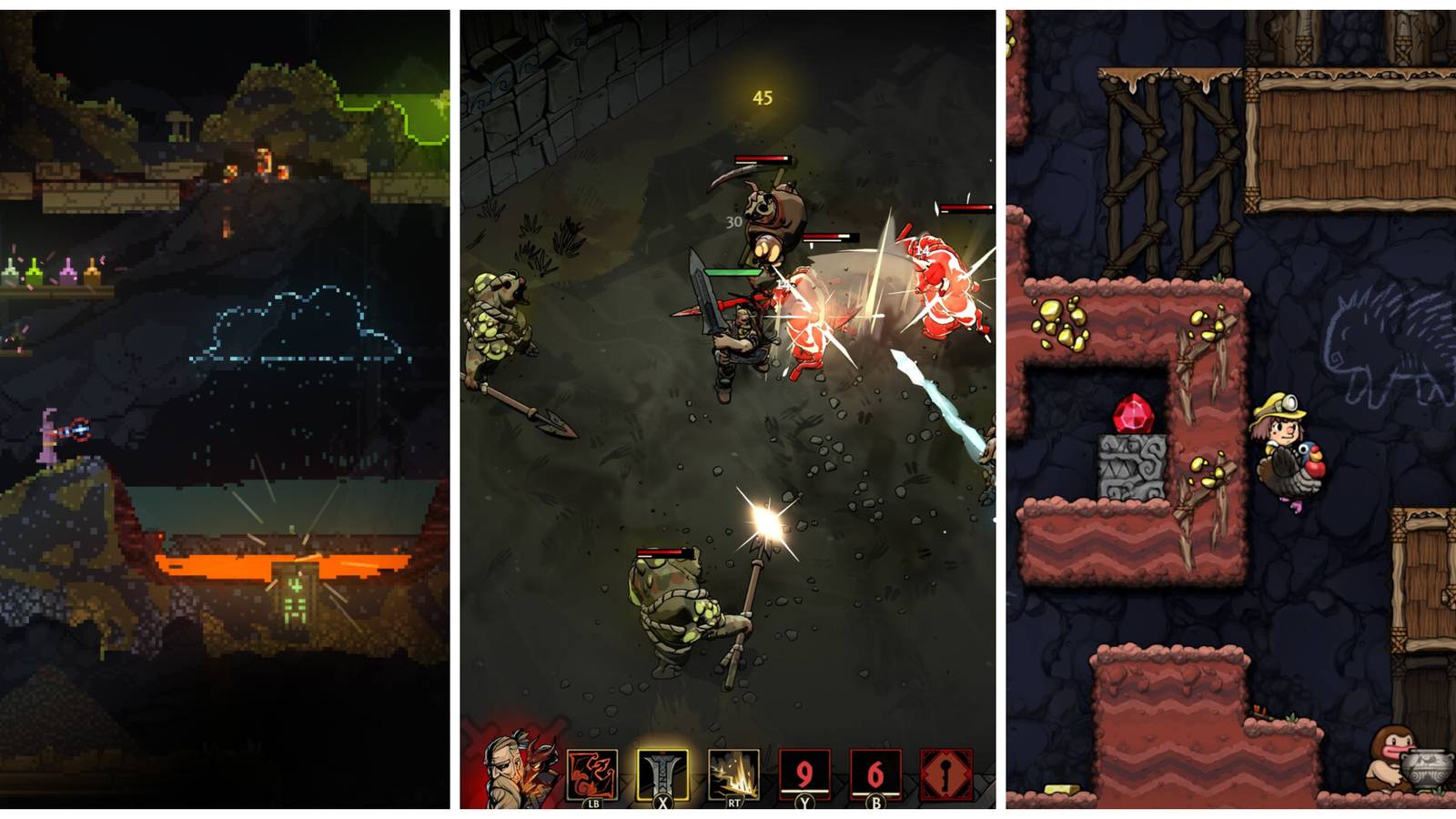Trigger the fire spark ability on RT

(732, 770)
